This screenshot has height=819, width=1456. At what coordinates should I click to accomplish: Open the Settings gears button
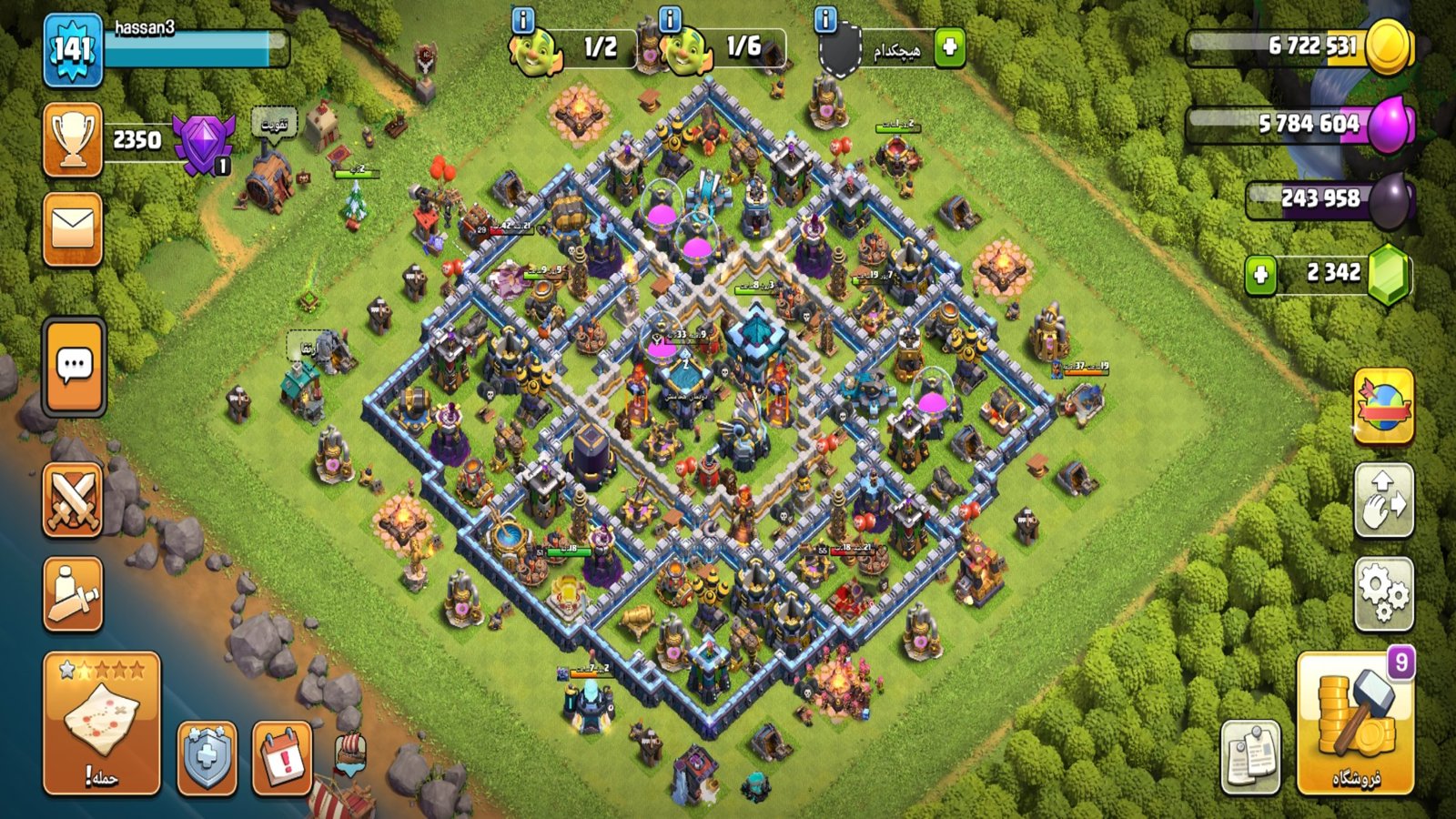point(1383,594)
